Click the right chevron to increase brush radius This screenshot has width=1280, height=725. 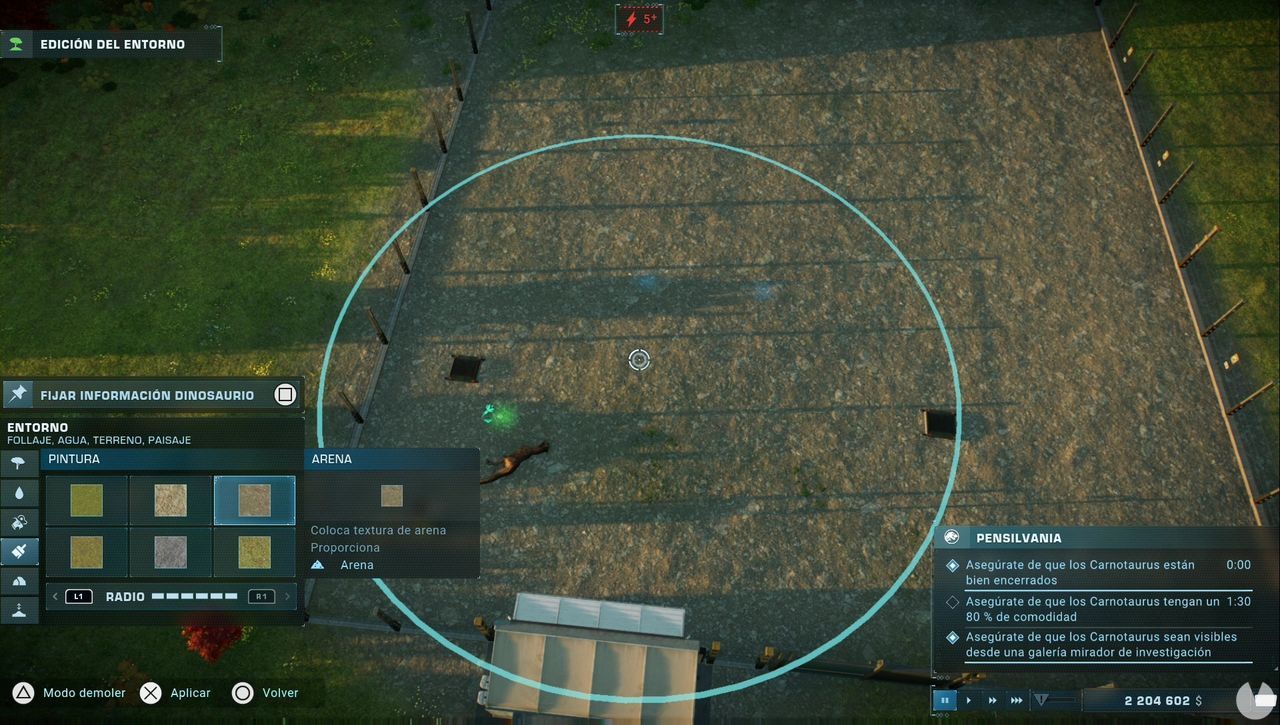pyautogui.click(x=285, y=595)
